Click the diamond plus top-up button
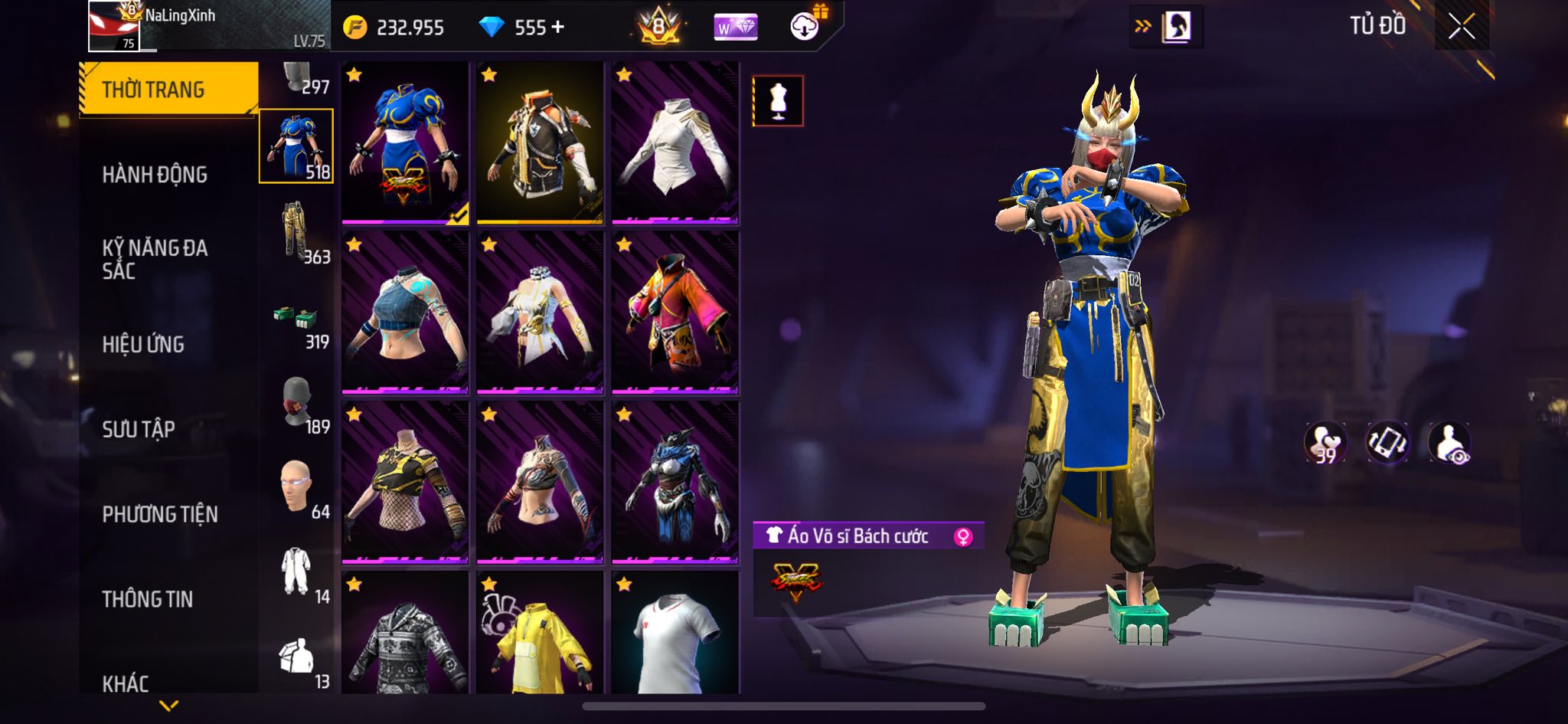1568x724 pixels. (558, 28)
